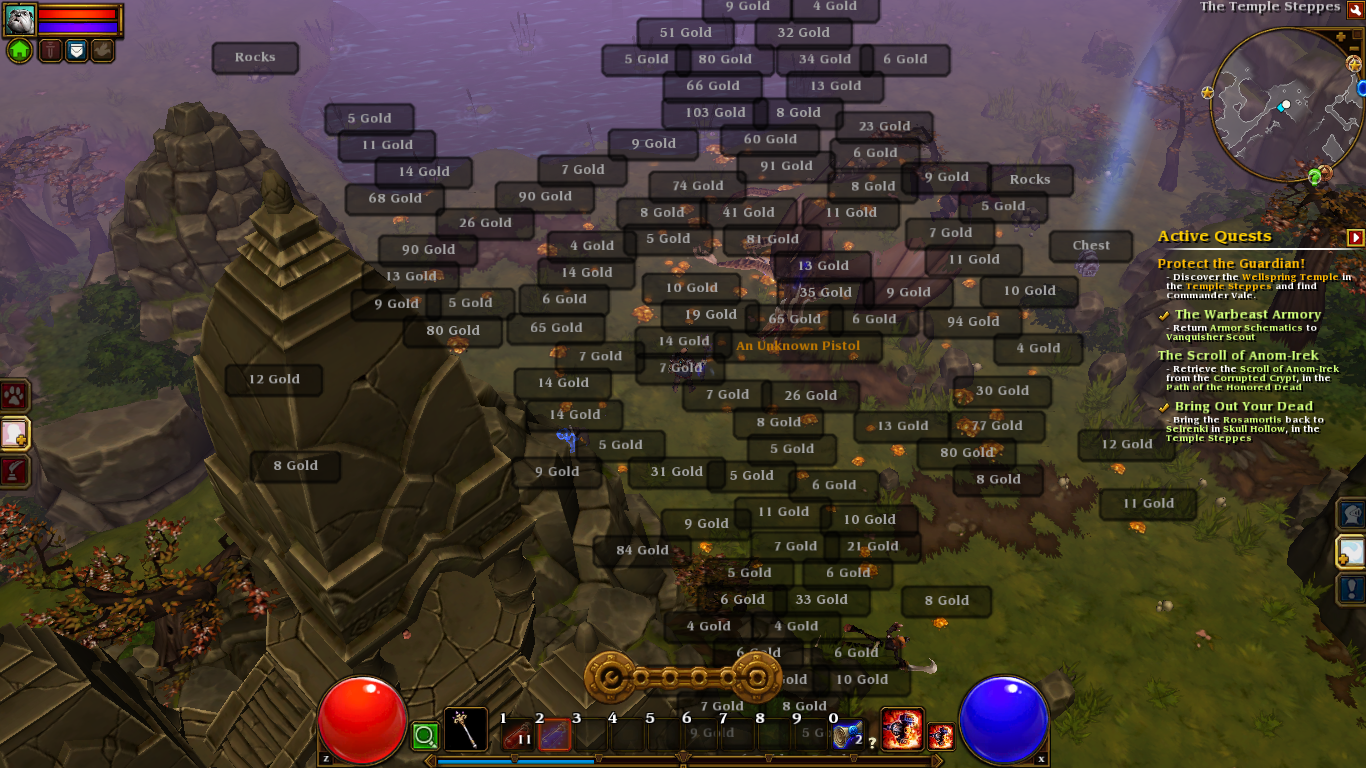Click the green magnifying glass button
The height and width of the screenshot is (768, 1366).
pyautogui.click(x=425, y=737)
